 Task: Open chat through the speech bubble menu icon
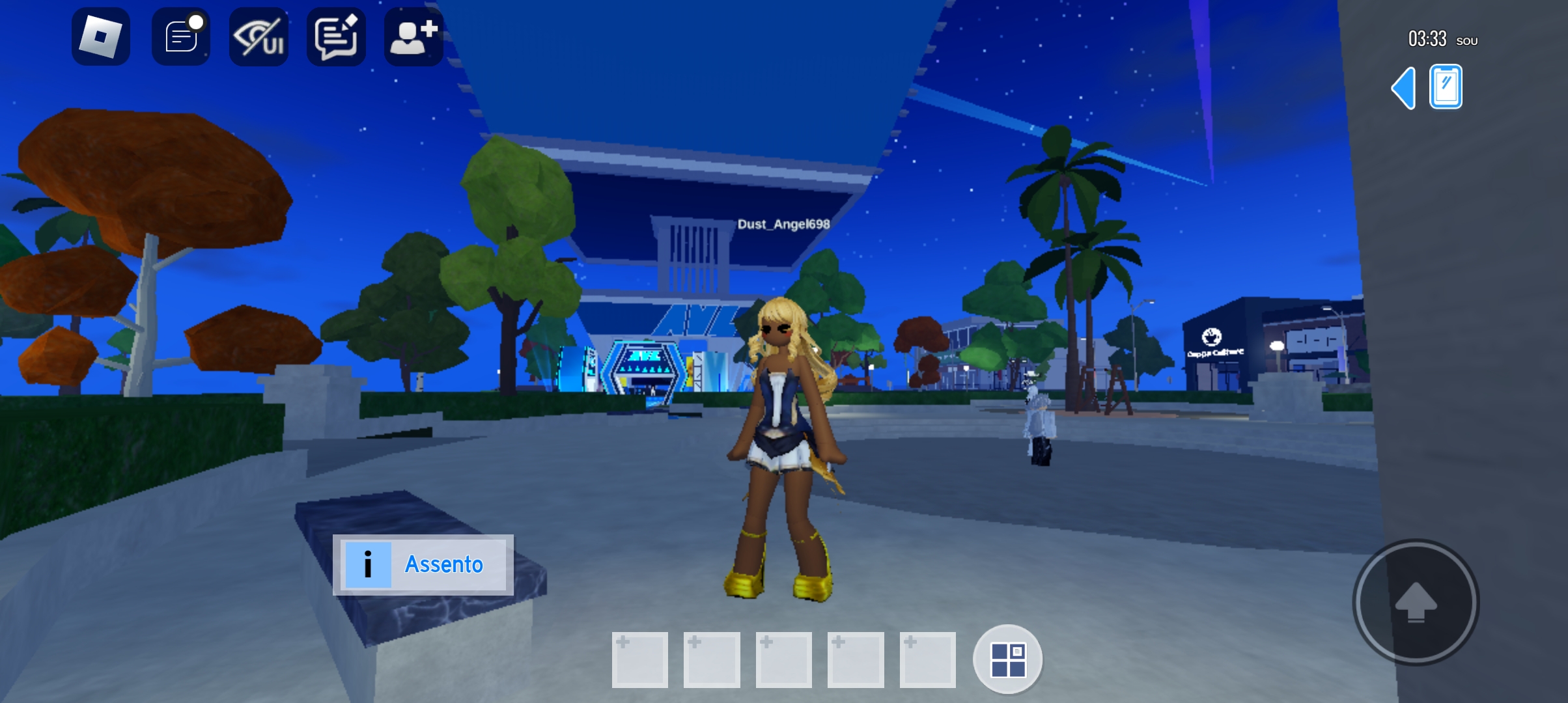pyautogui.click(x=335, y=36)
